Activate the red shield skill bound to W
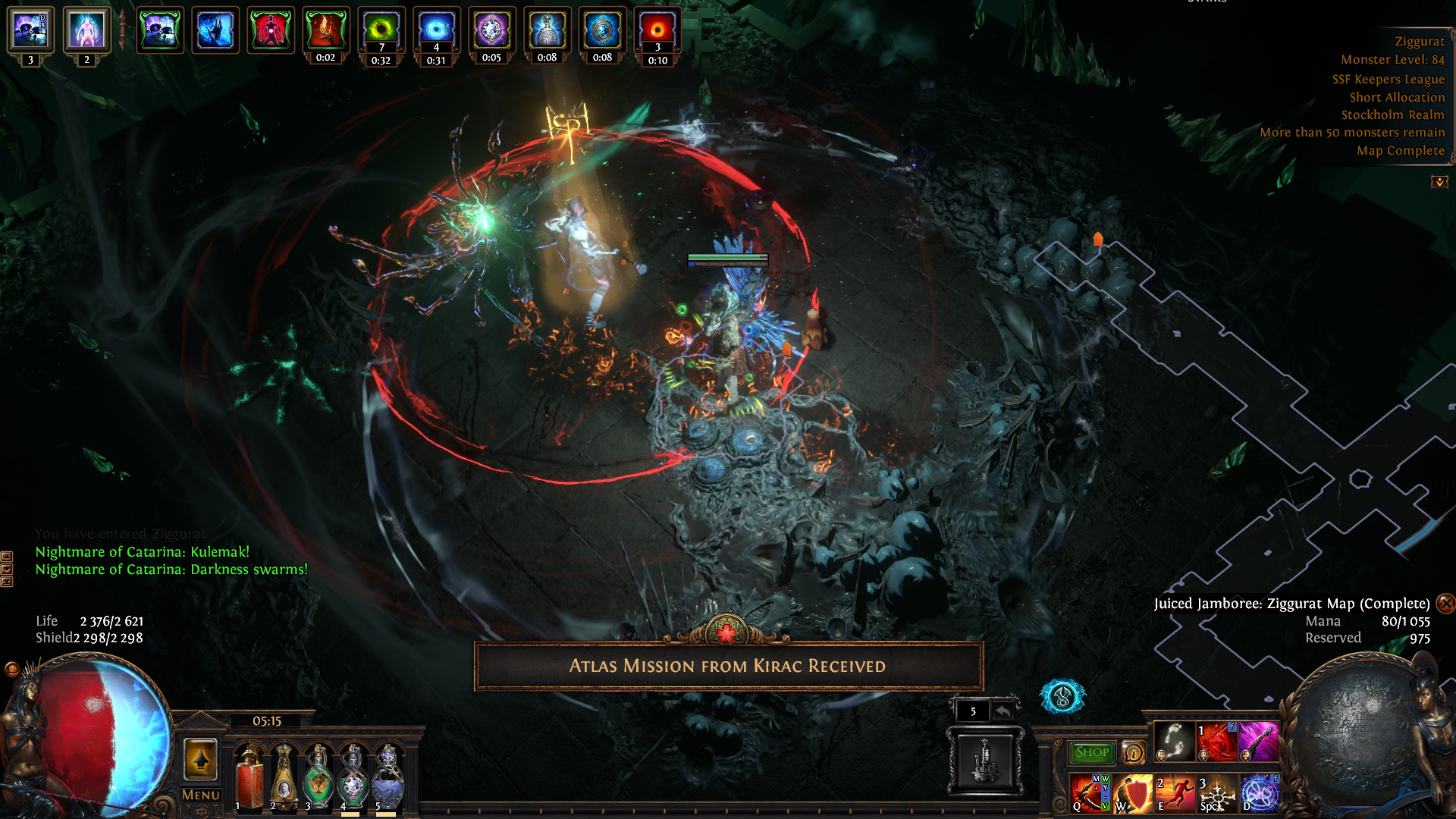The width and height of the screenshot is (1456, 819). [1132, 793]
